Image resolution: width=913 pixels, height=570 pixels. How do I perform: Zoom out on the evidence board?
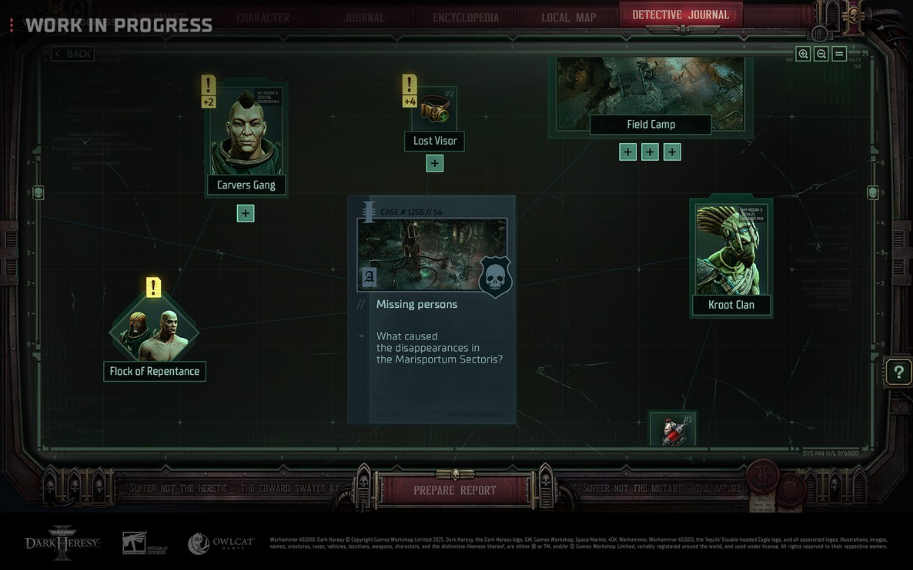tap(821, 54)
